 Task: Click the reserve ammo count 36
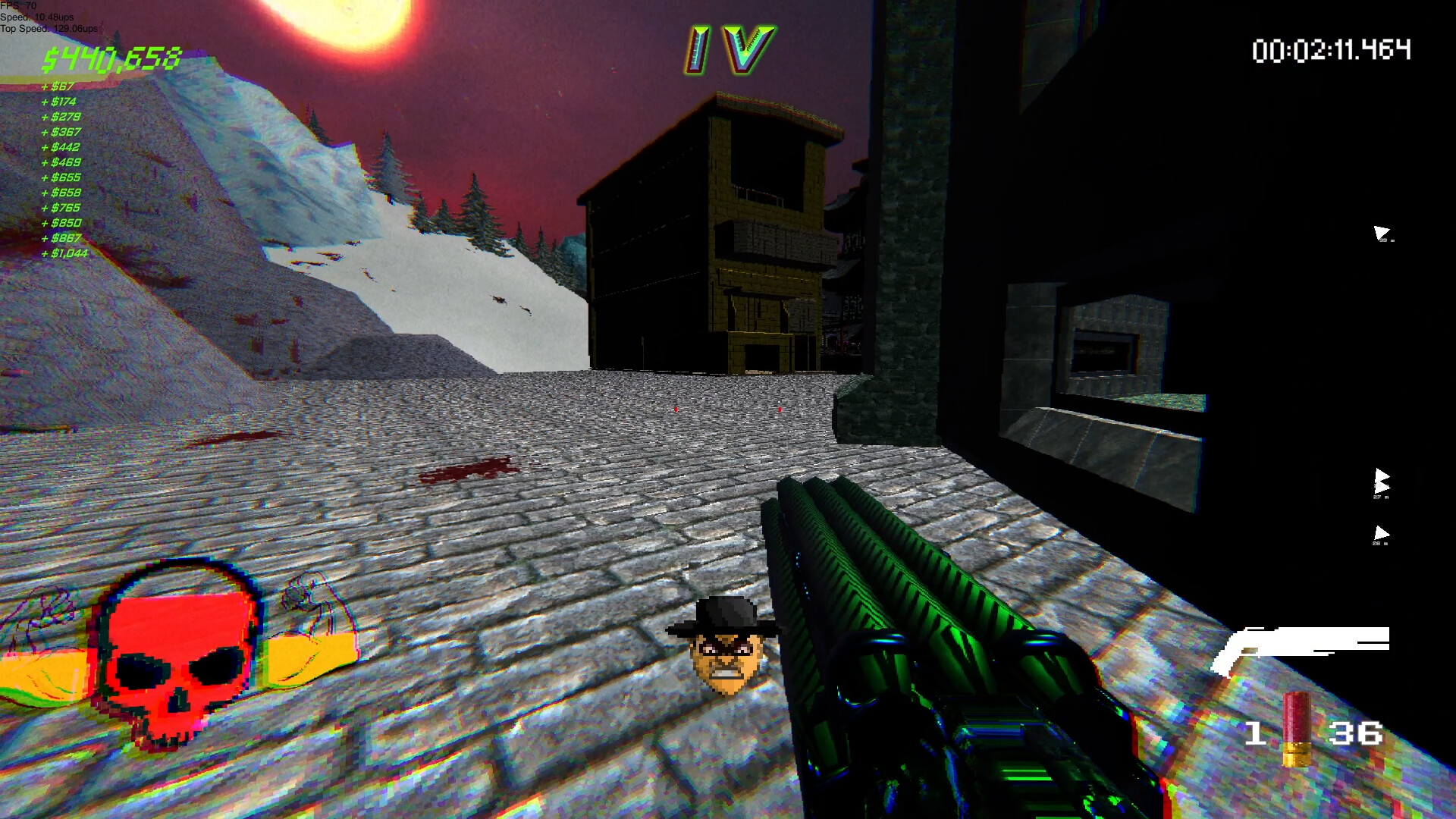[x=1356, y=734]
